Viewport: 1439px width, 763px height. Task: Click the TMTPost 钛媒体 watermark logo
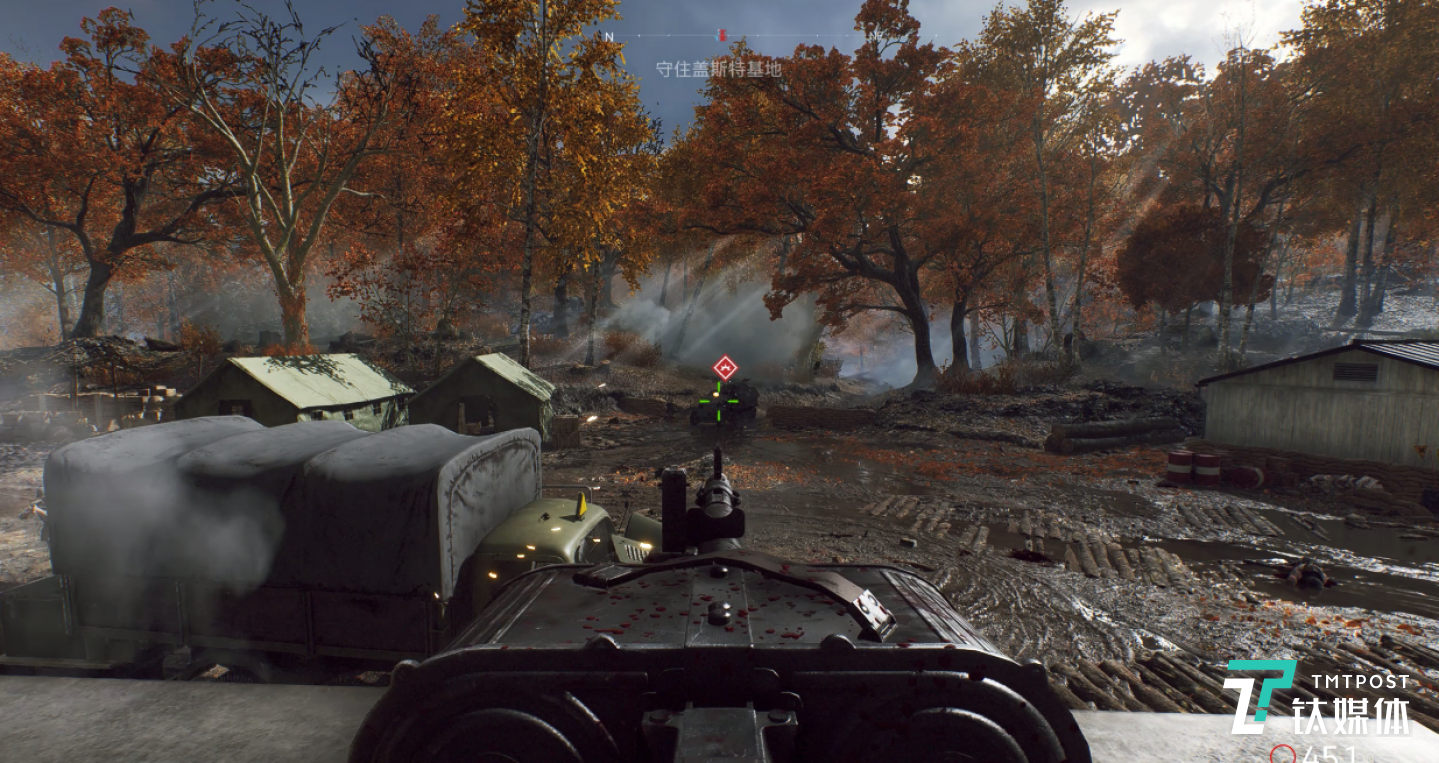pos(1316,697)
